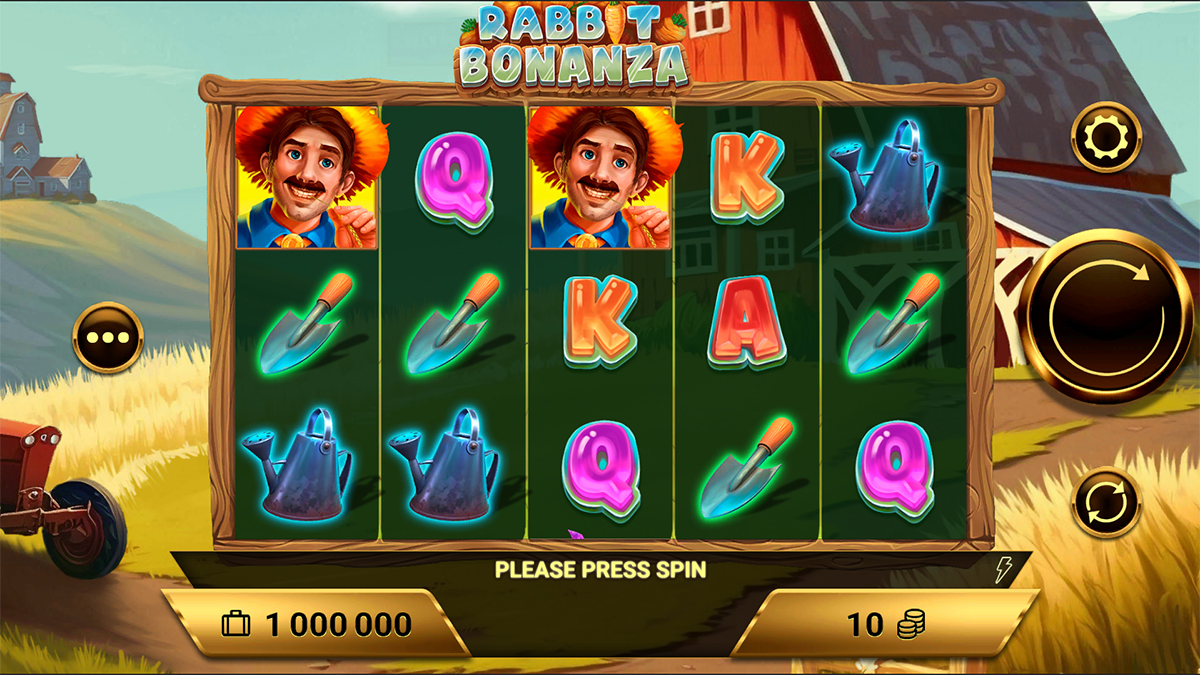Open settings with the gear icon
Image resolution: width=1200 pixels, height=675 pixels.
1106,138
